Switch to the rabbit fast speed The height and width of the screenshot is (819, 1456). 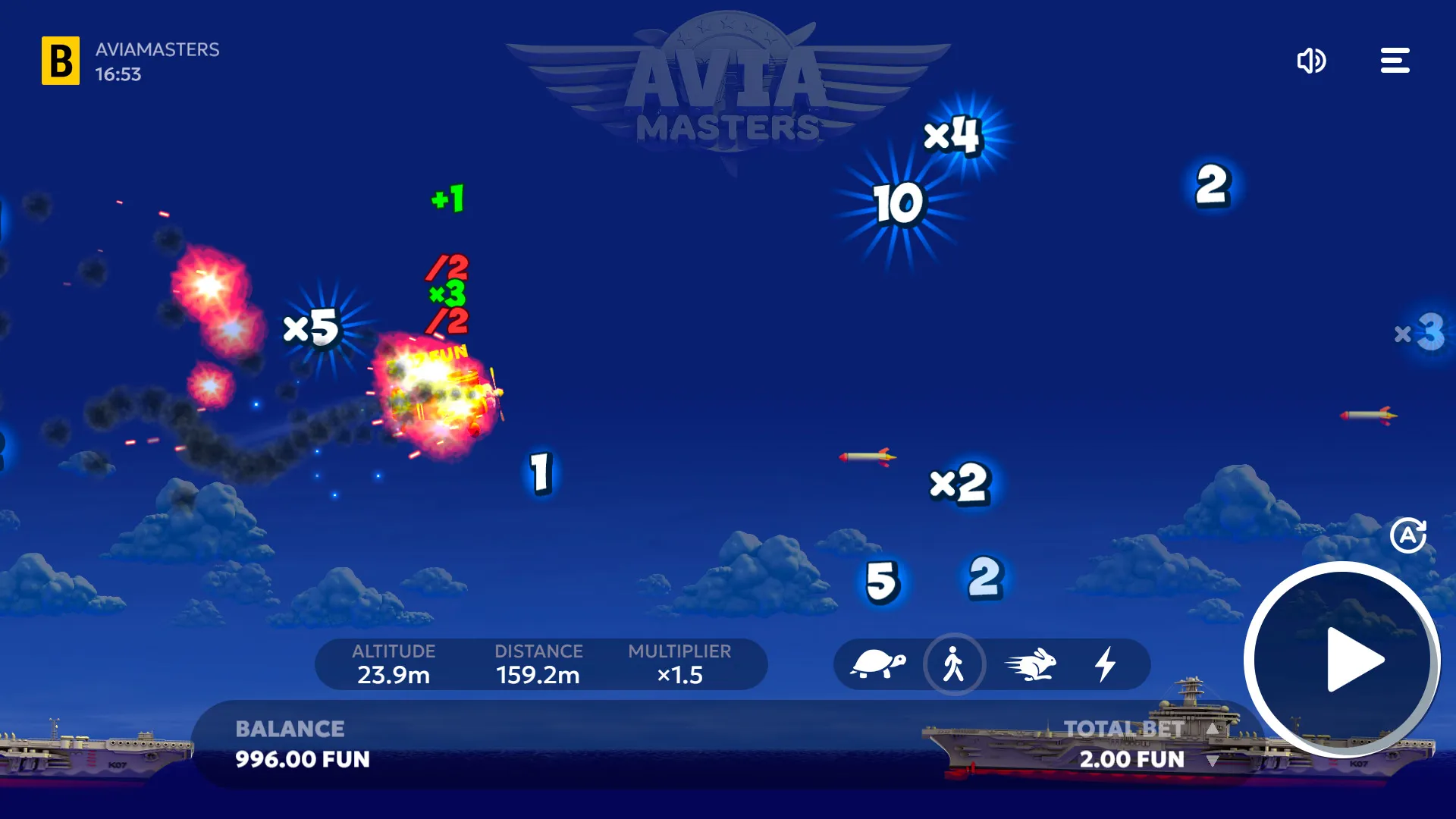1031,664
